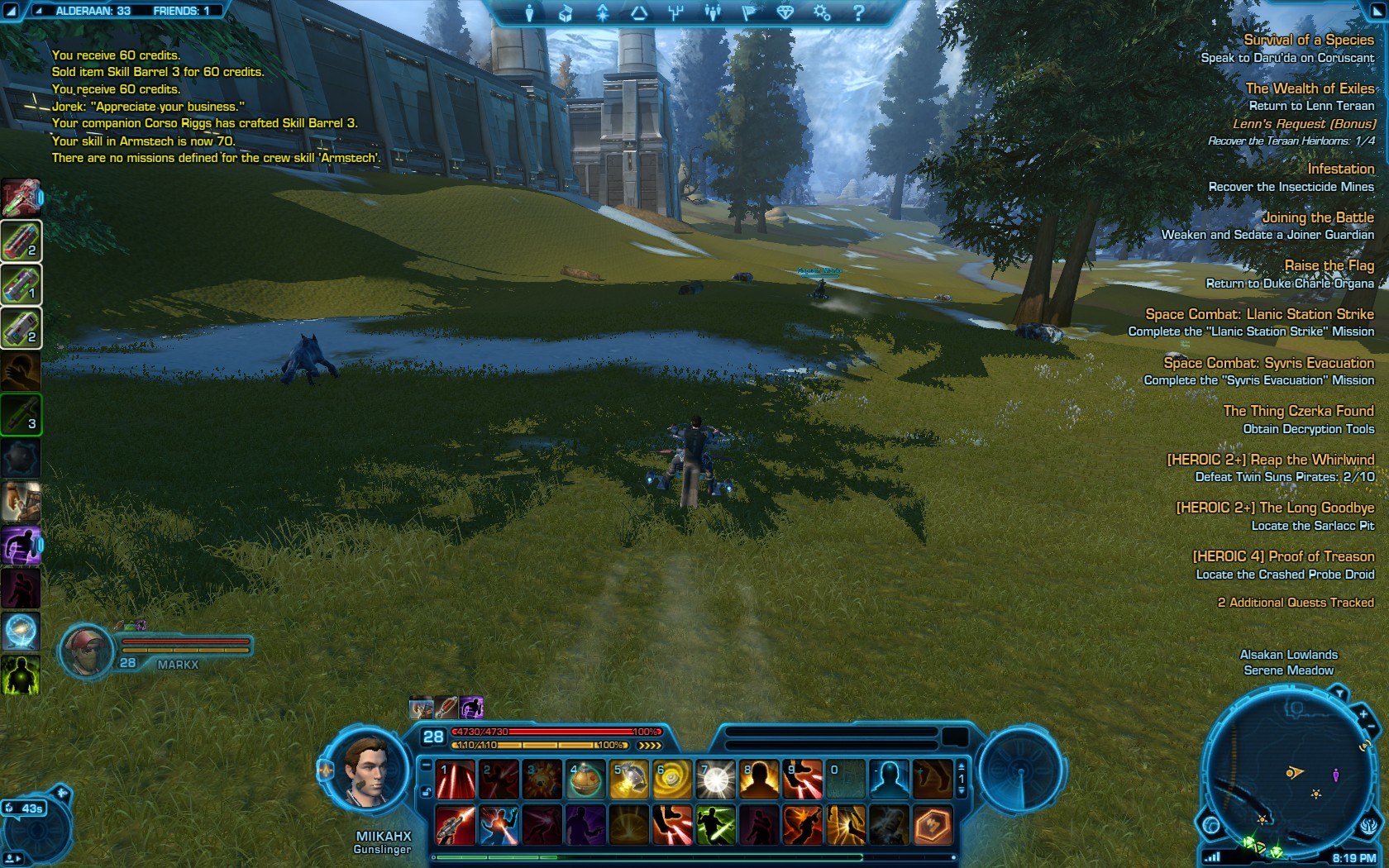The width and height of the screenshot is (1389, 868).
Task: Click the Markx companion portrait
Action: pyautogui.click(x=86, y=650)
